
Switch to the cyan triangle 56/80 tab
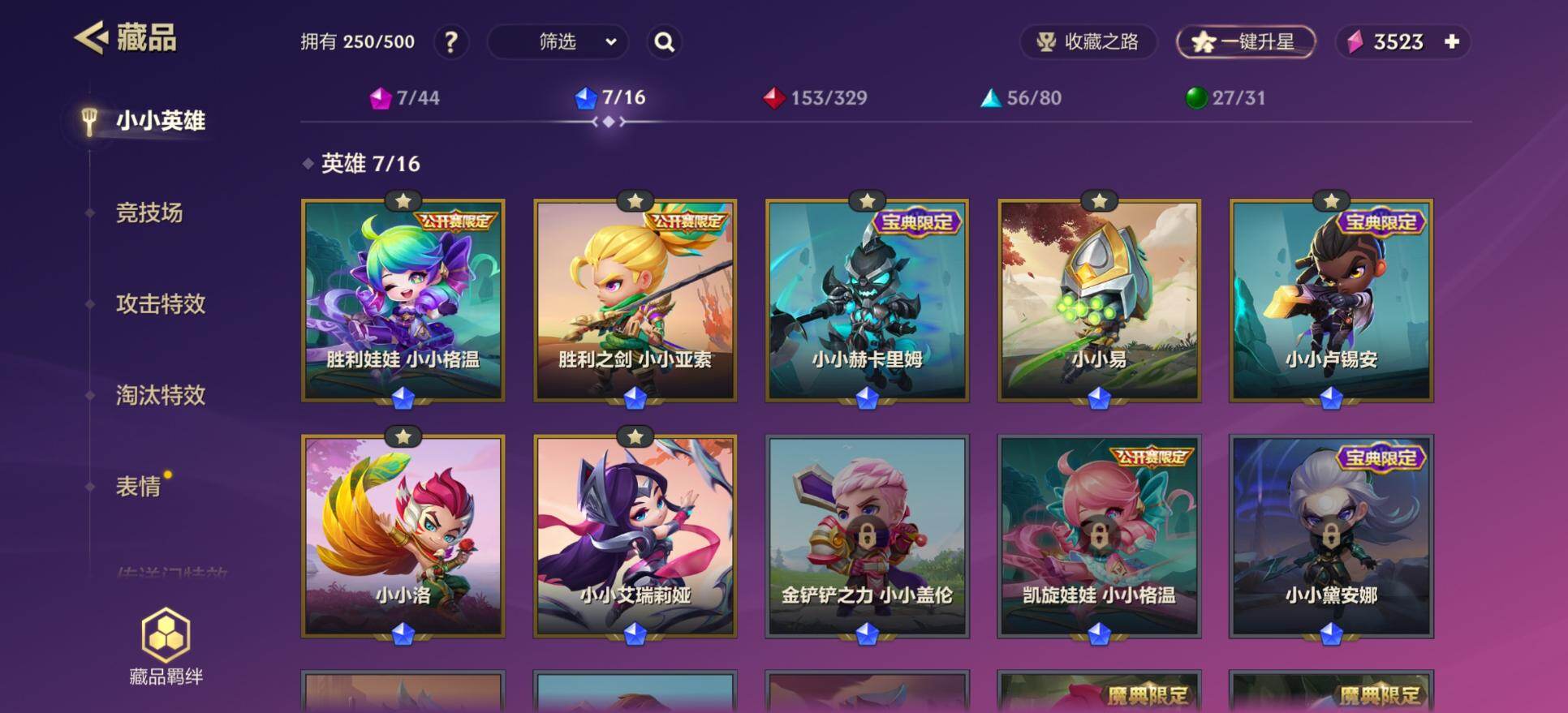(1021, 98)
